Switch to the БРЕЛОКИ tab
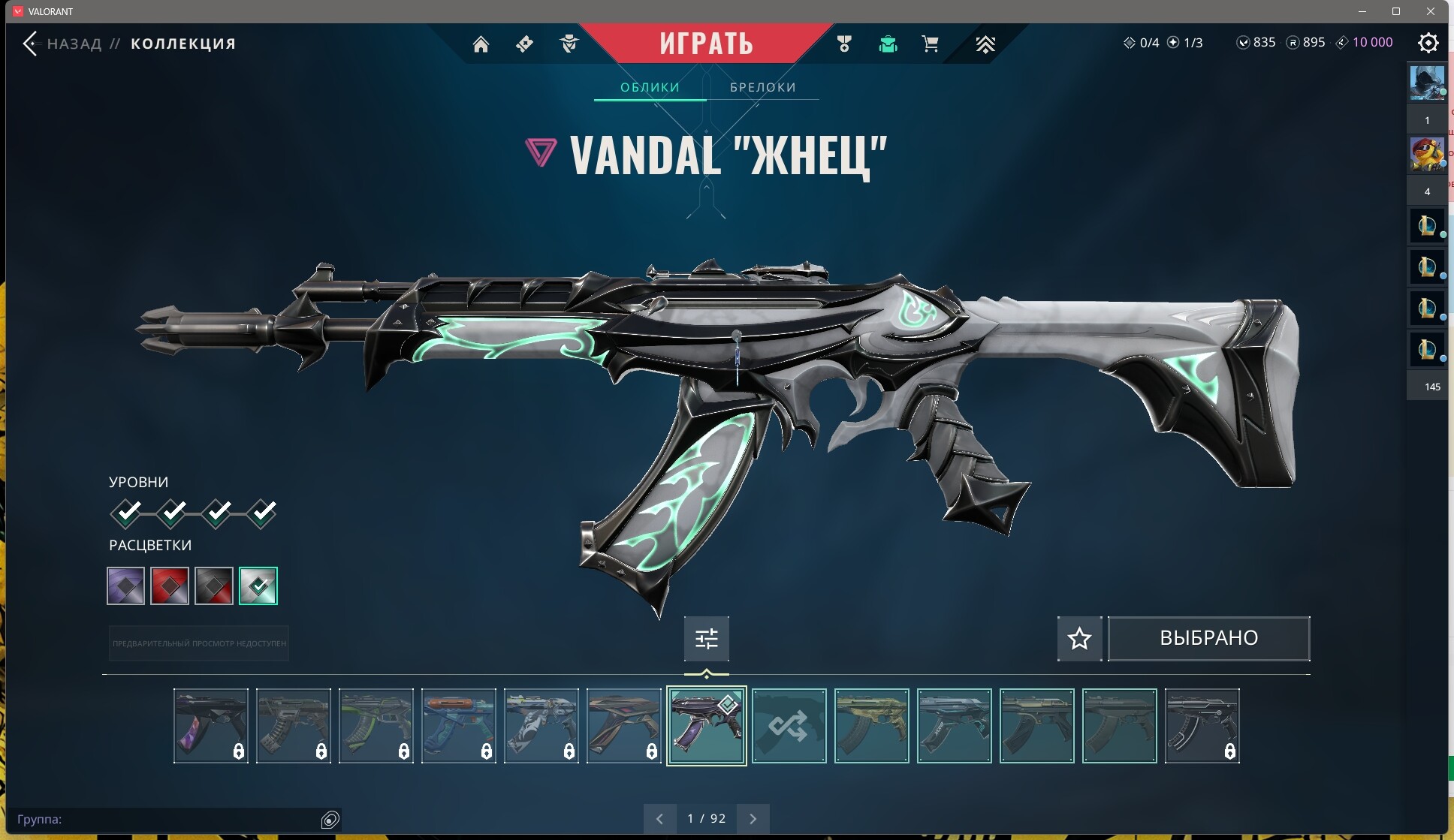1454x840 pixels. tap(762, 87)
